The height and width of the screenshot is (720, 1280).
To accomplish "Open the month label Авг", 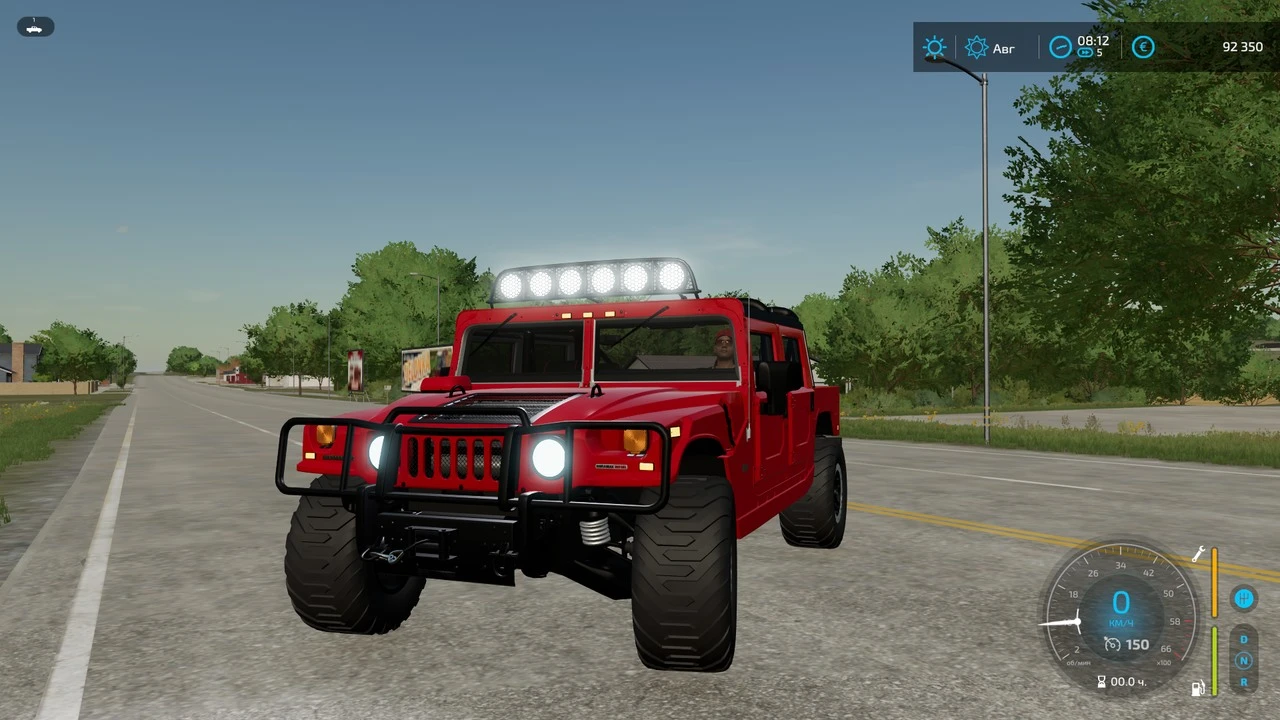I will click(1004, 48).
